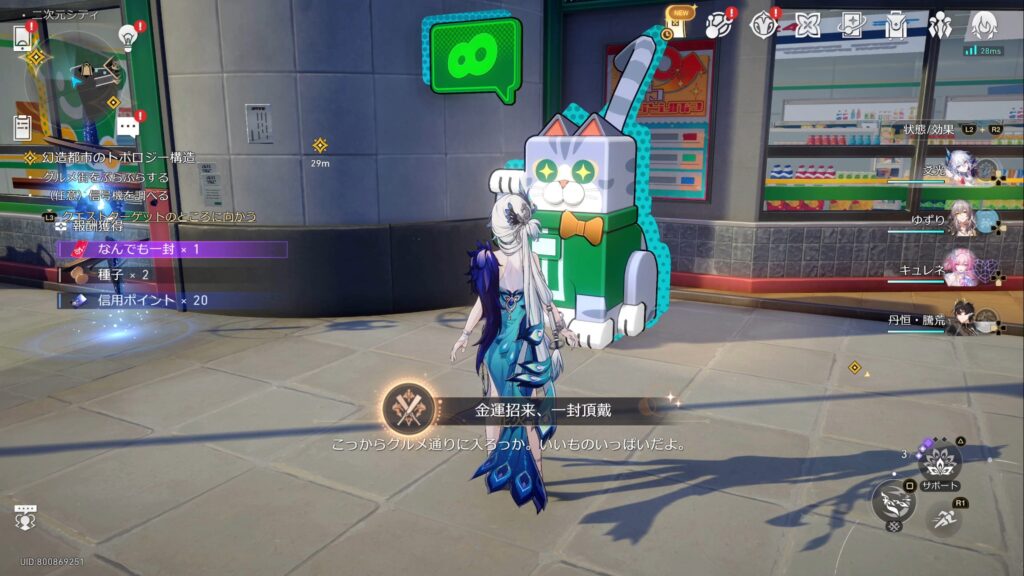Toggle the sprint running icon
The width and height of the screenshot is (1024, 576).
943,518
